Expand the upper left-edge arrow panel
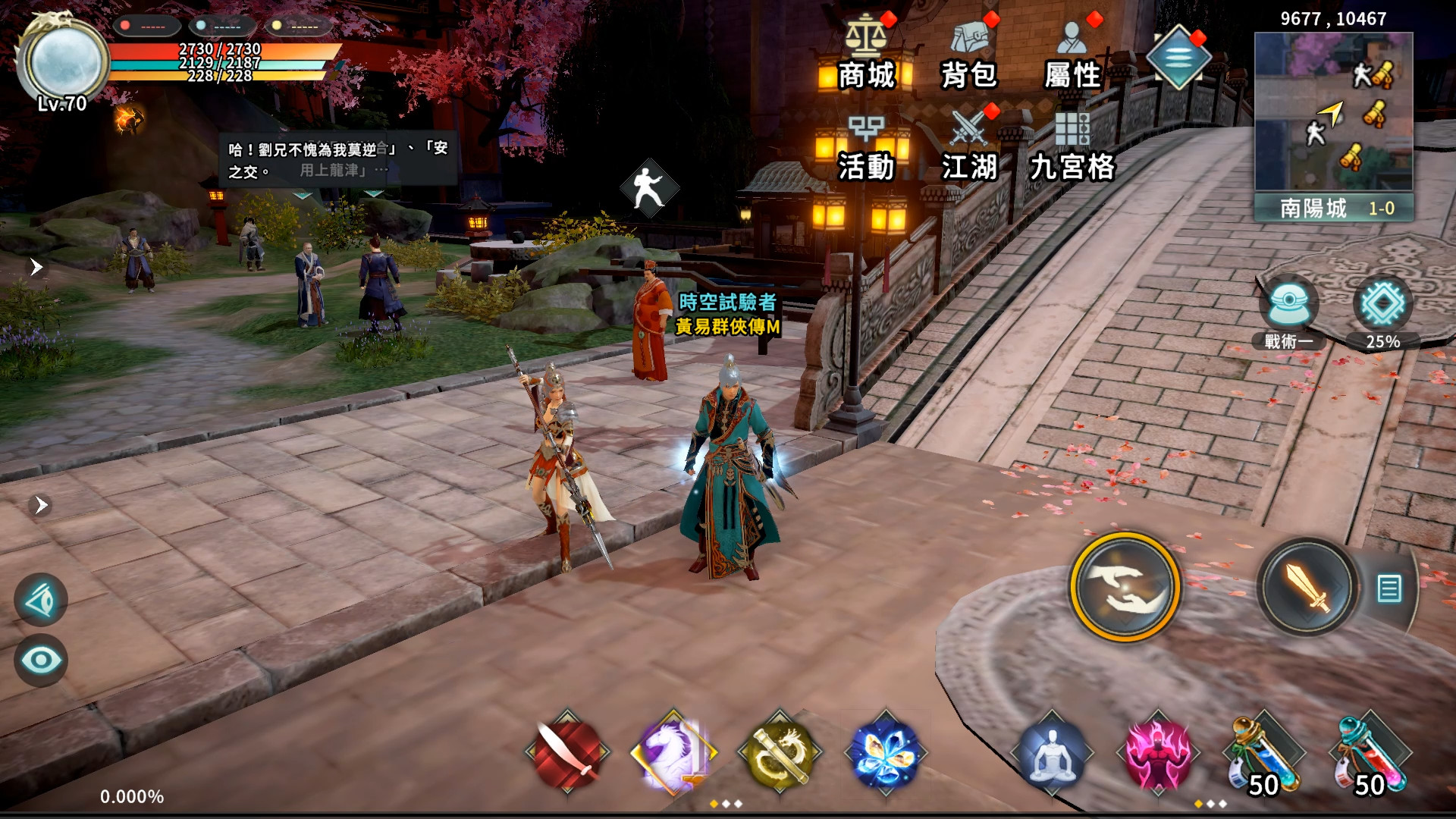The image size is (1456, 819). click(x=36, y=266)
